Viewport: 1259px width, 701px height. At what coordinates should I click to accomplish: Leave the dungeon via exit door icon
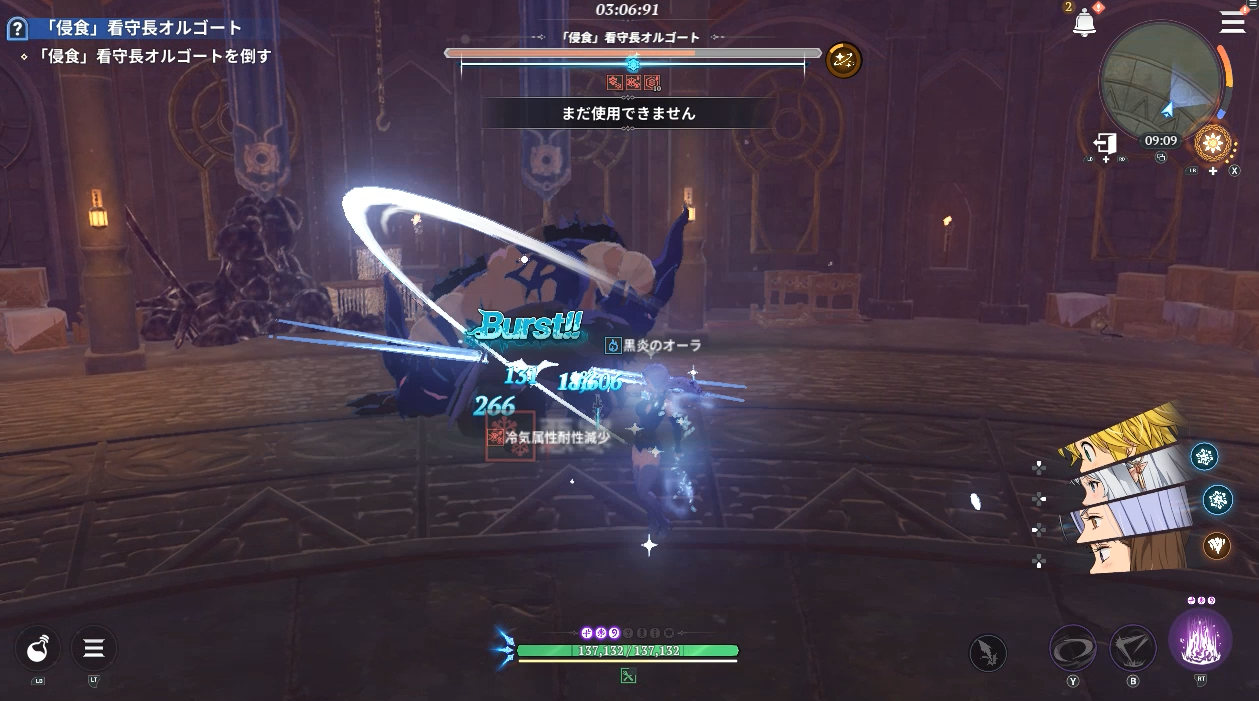click(x=1105, y=143)
